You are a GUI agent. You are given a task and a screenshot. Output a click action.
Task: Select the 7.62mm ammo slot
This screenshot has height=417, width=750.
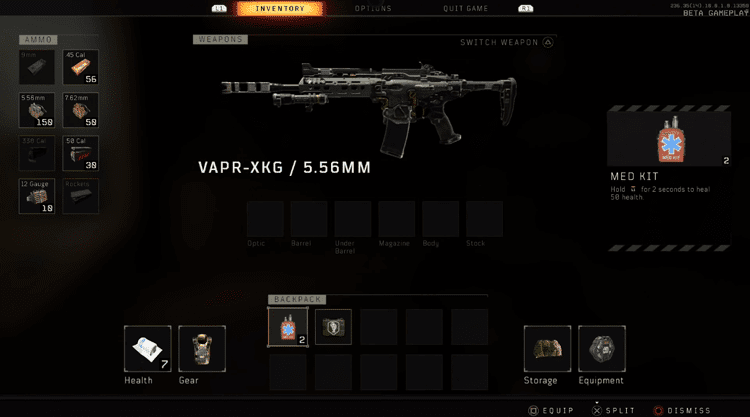click(81, 109)
